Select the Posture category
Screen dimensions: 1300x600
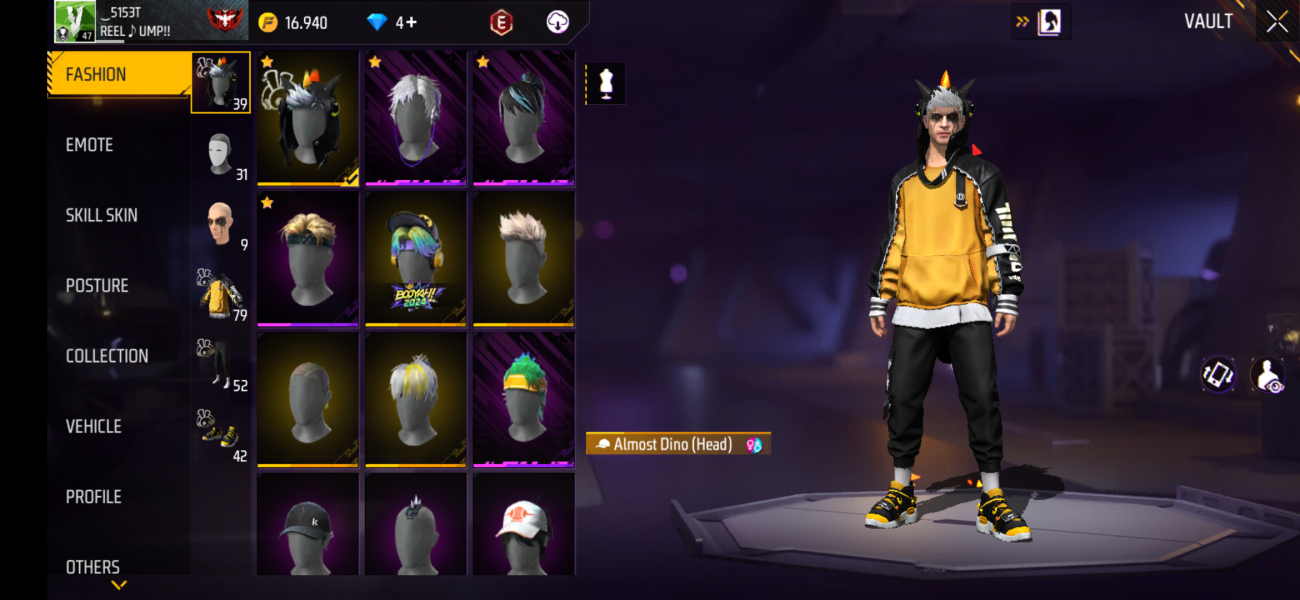click(97, 286)
